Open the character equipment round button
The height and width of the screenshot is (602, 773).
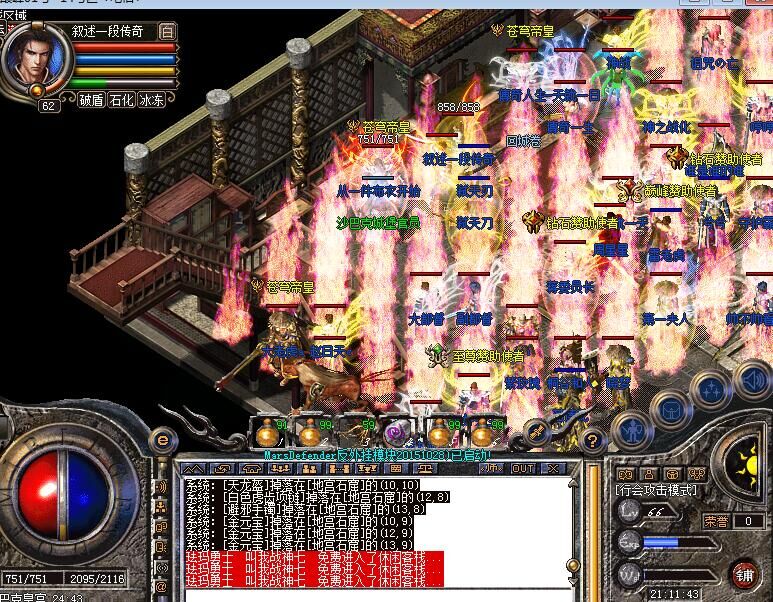click(629, 428)
